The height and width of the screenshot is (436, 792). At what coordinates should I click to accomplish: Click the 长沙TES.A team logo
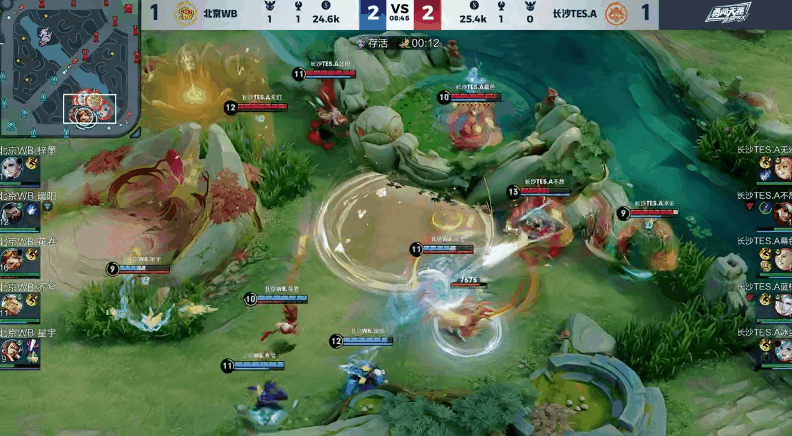(x=616, y=14)
